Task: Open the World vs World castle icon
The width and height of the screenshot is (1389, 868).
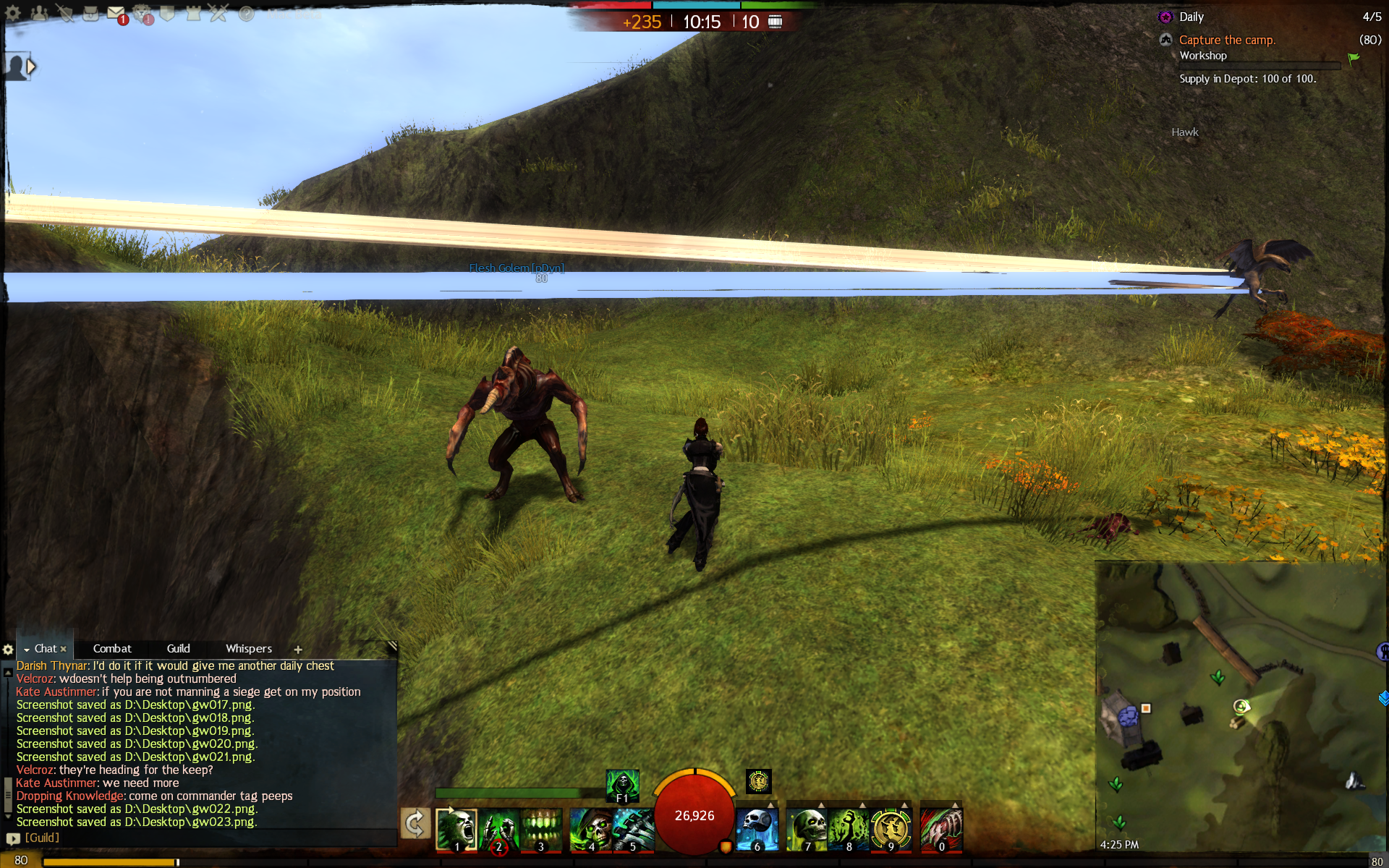Action: coord(193,13)
